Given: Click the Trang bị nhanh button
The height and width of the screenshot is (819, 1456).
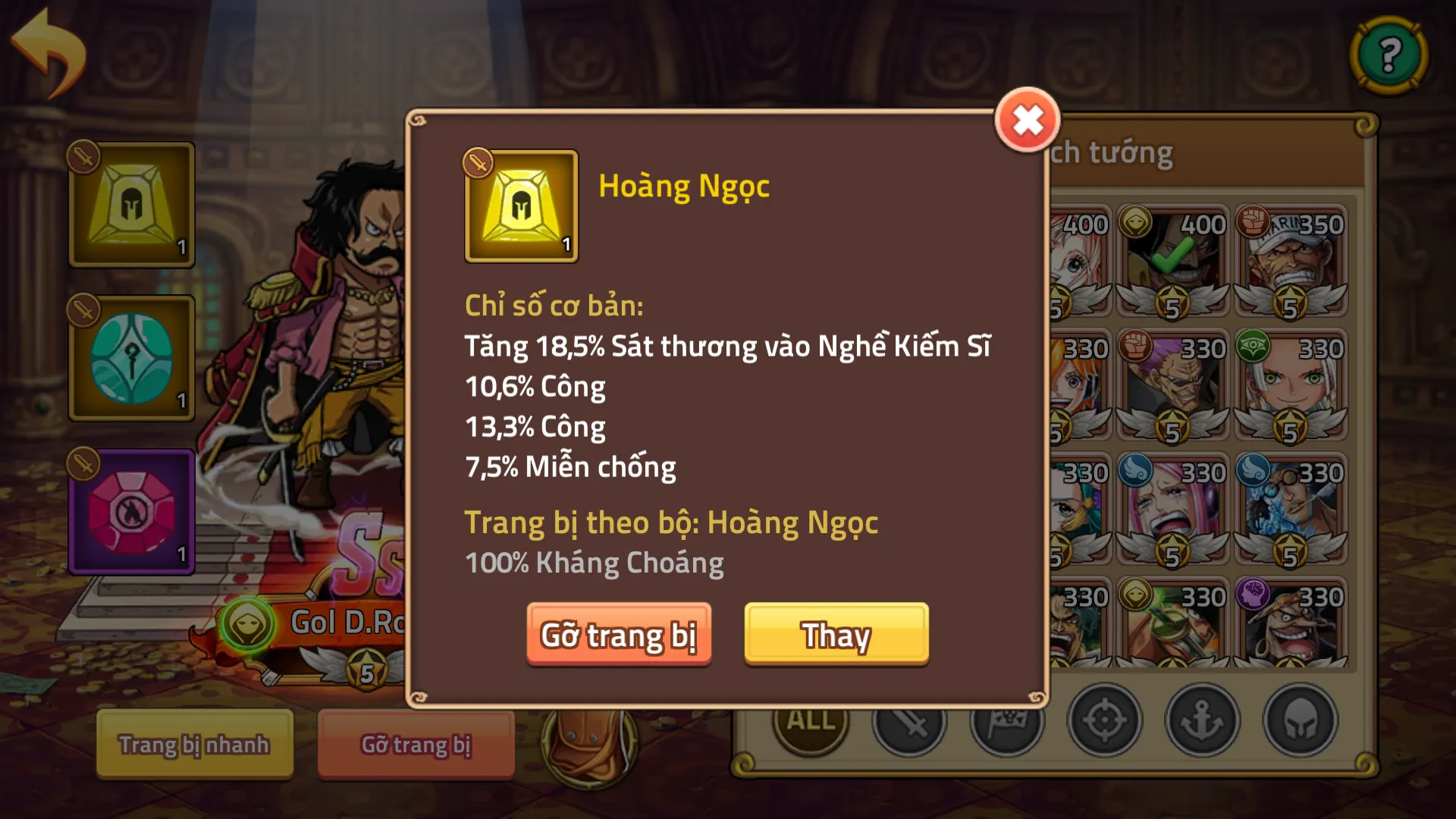Looking at the screenshot, I should click(194, 744).
